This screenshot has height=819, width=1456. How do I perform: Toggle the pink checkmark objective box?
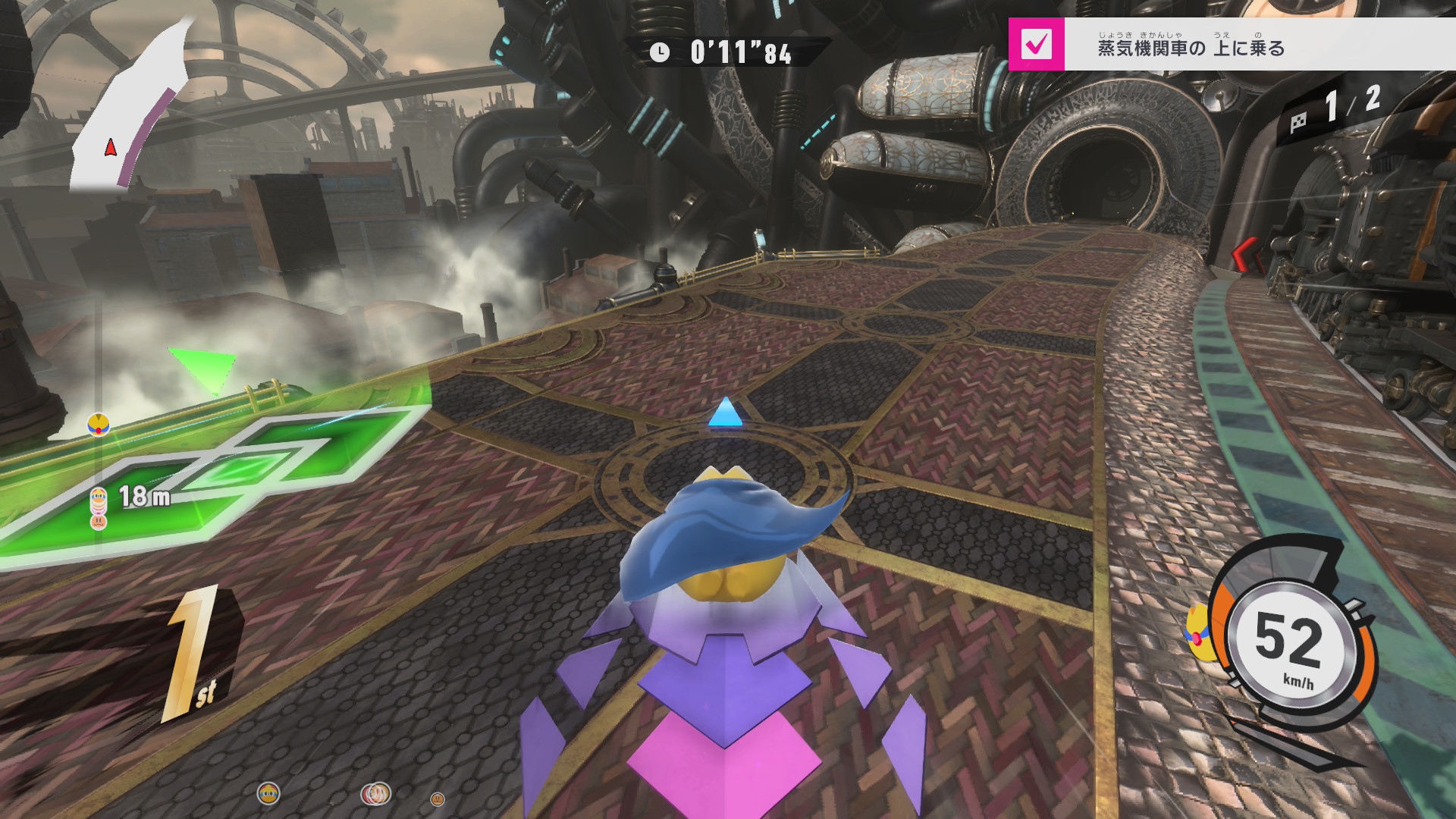1036,45
